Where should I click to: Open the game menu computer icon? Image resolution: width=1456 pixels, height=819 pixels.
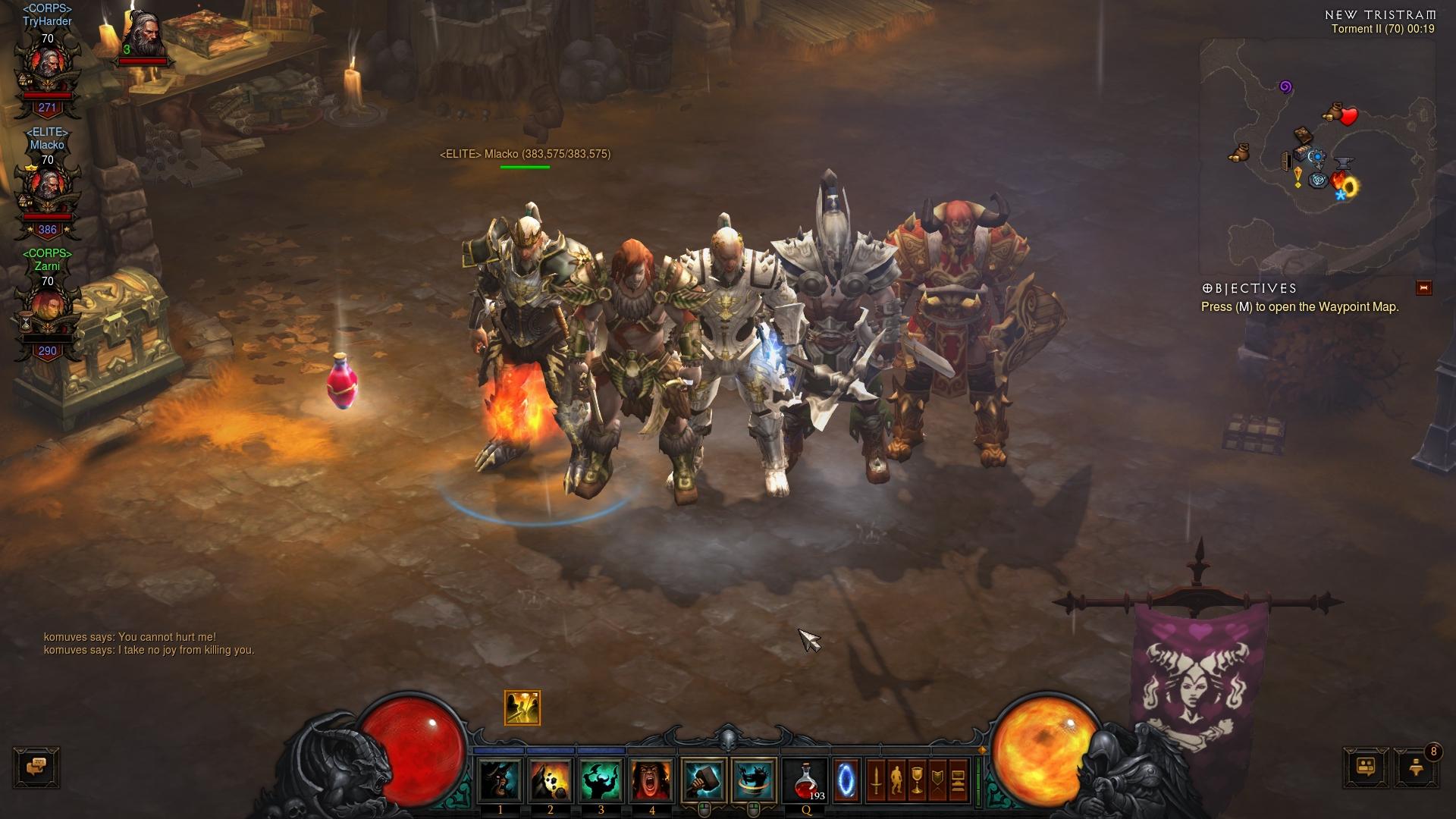pyautogui.click(x=958, y=781)
